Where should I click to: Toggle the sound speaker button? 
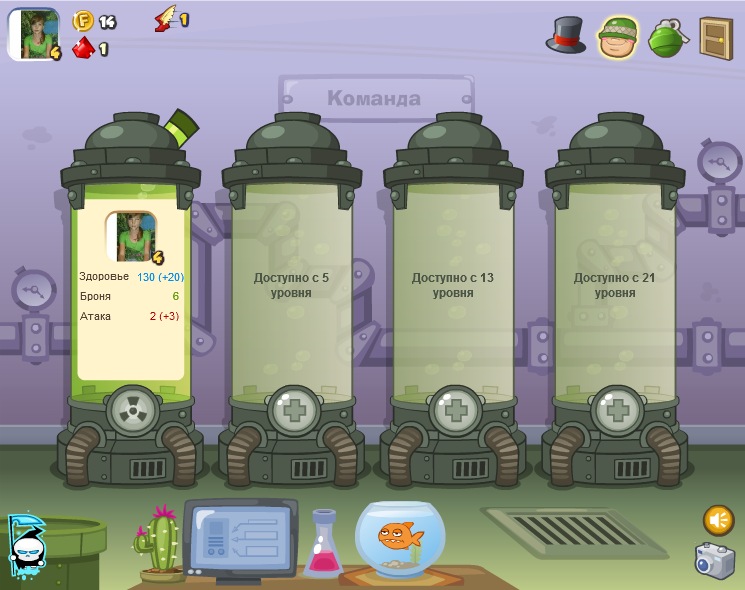coord(718,520)
